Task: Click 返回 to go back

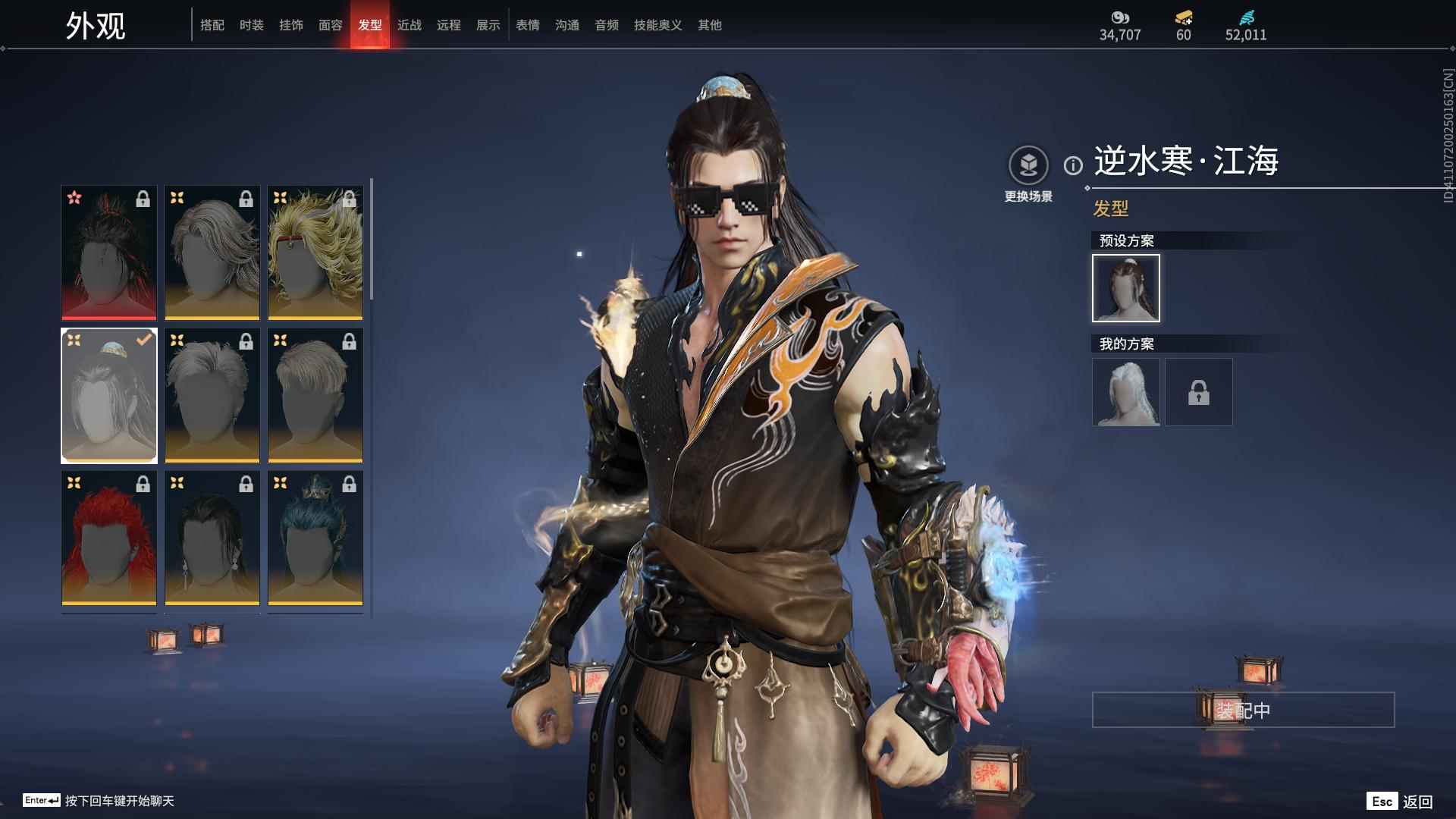Action: click(1417, 802)
